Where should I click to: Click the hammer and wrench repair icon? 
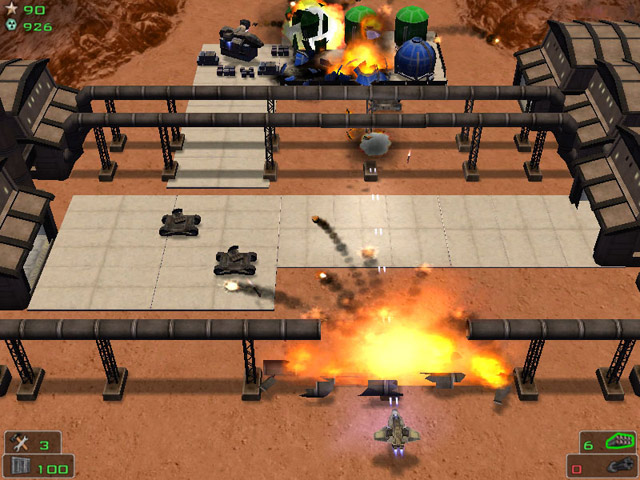(20, 443)
